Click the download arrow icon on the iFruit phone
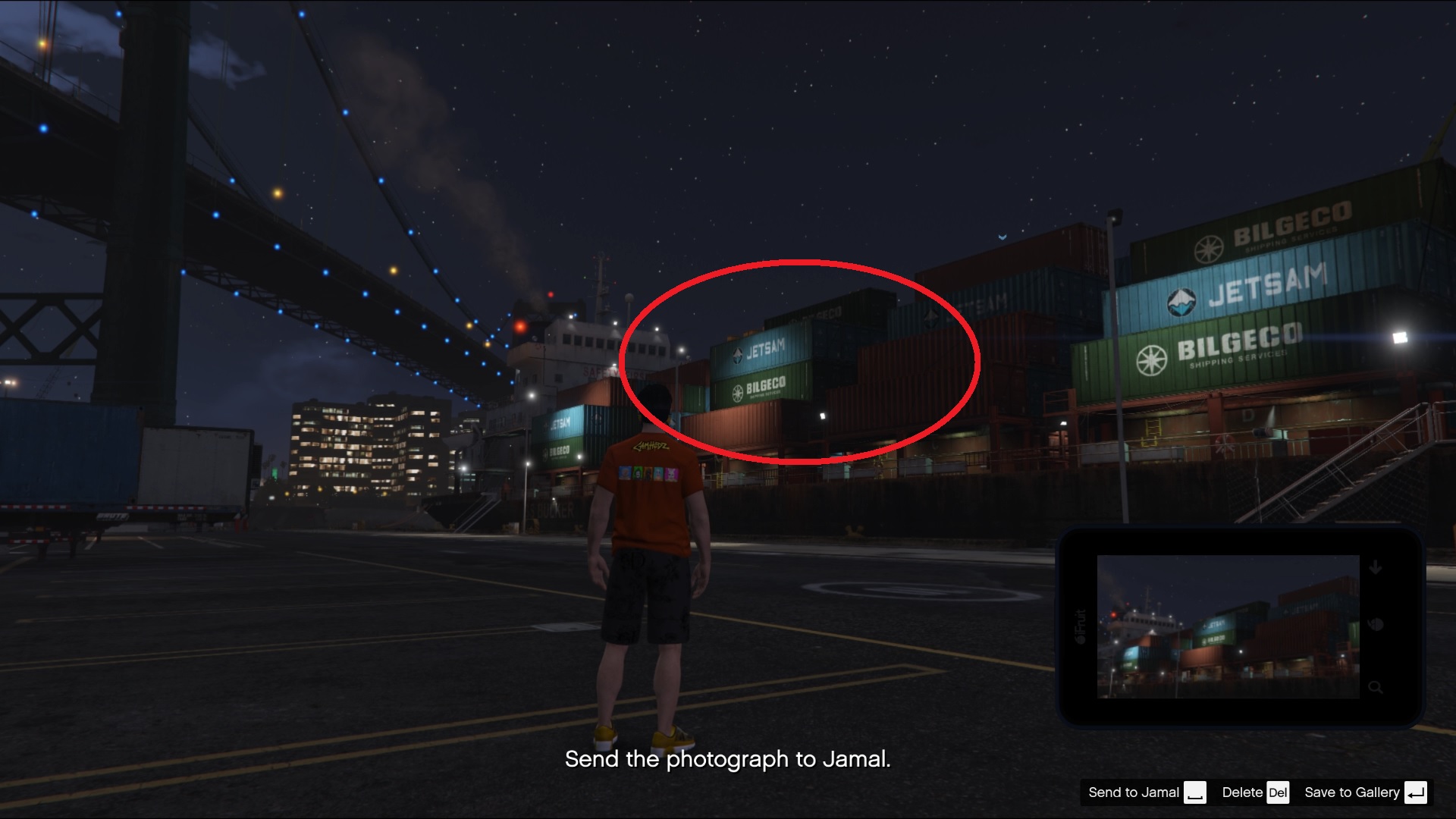 [x=1375, y=568]
